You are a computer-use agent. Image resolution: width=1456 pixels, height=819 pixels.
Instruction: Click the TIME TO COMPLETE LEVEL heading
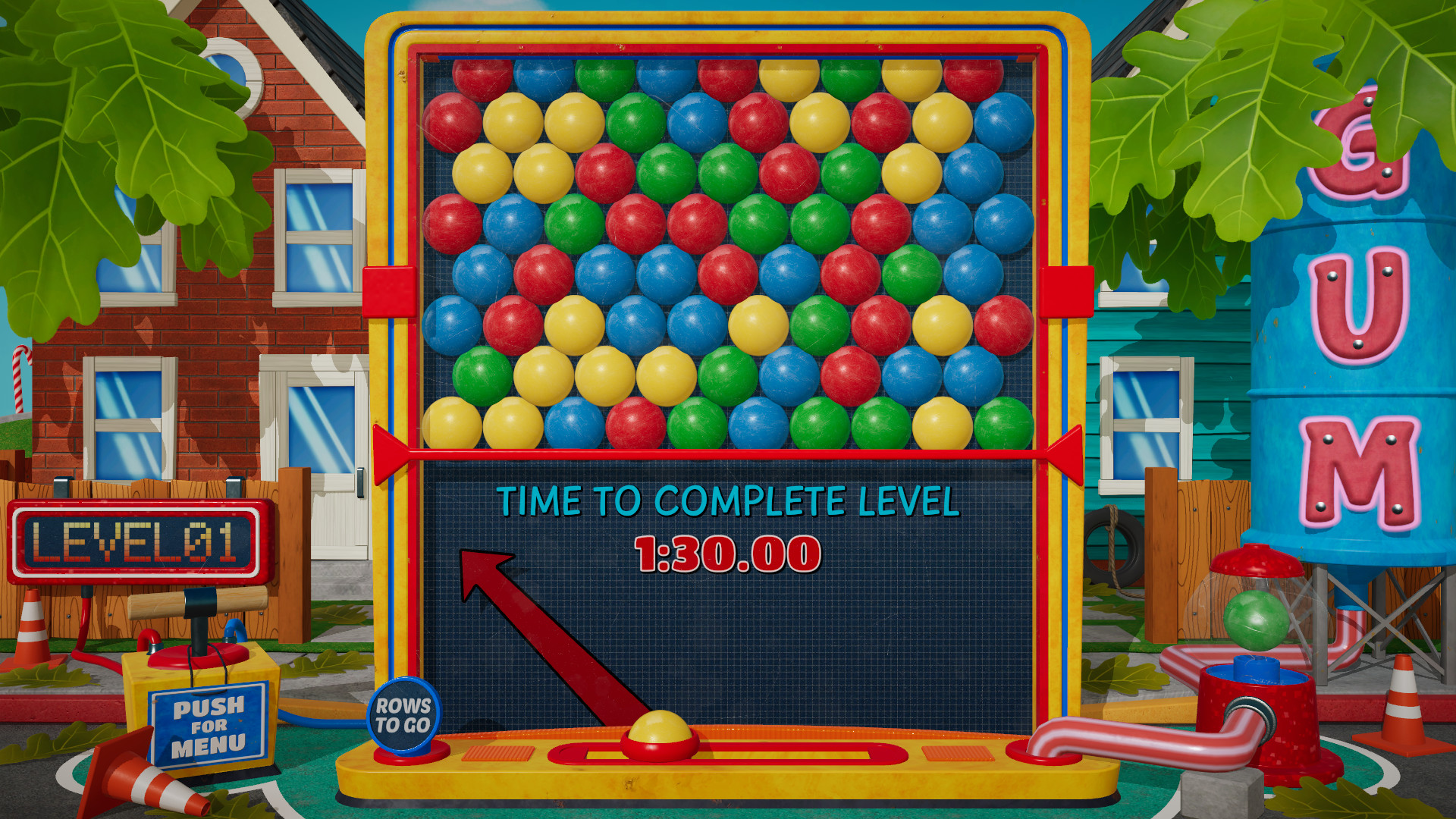pos(728,500)
